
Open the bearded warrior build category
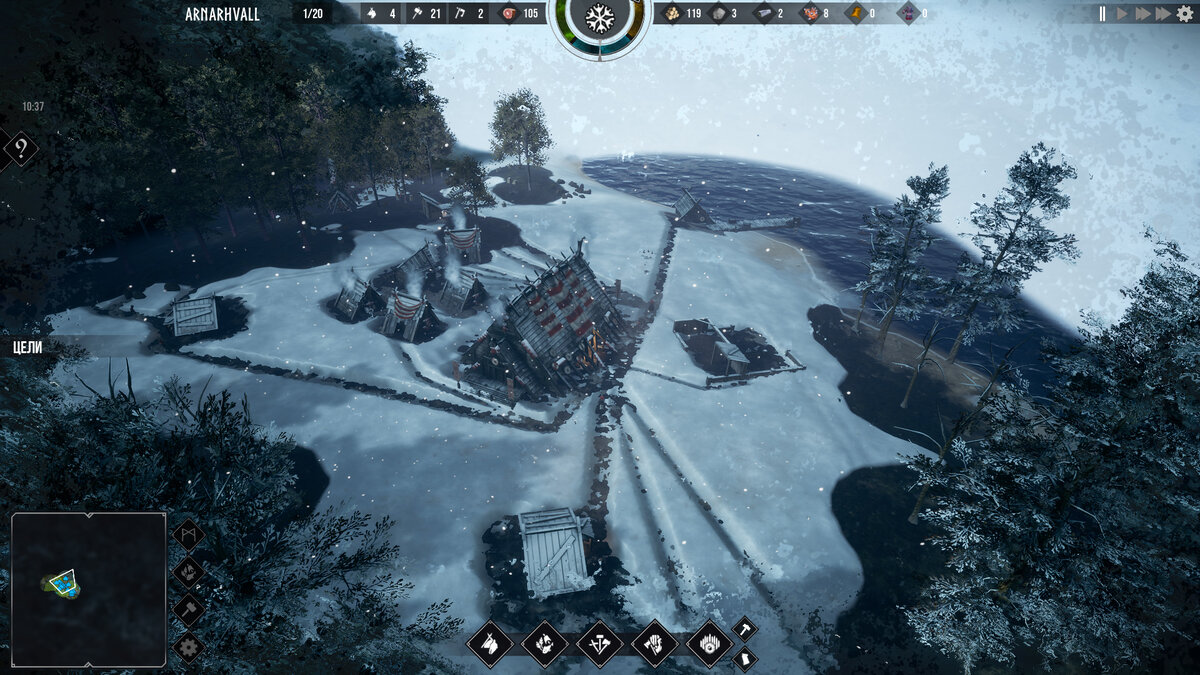click(655, 644)
